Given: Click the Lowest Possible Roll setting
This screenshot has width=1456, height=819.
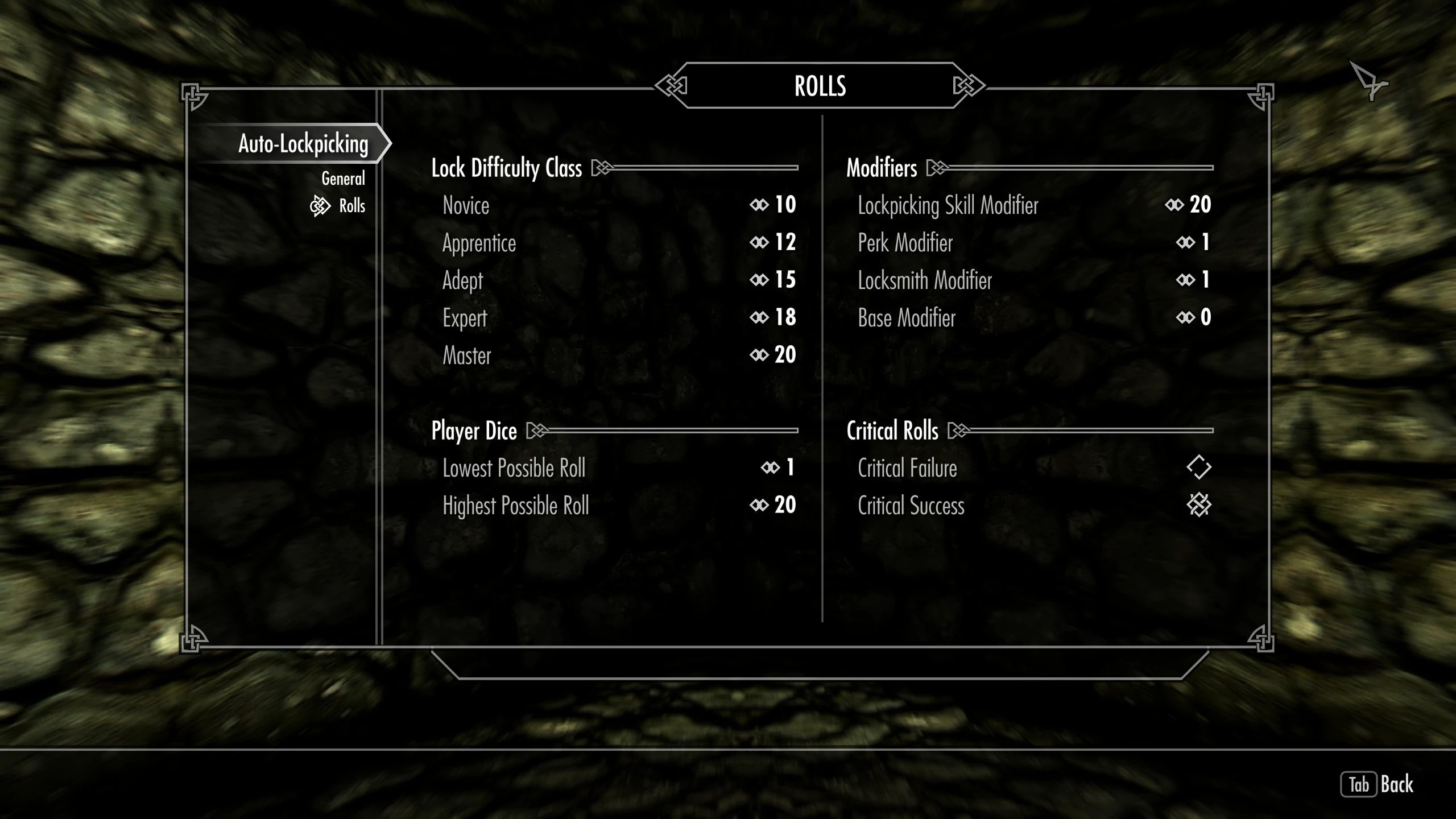Looking at the screenshot, I should click(514, 468).
